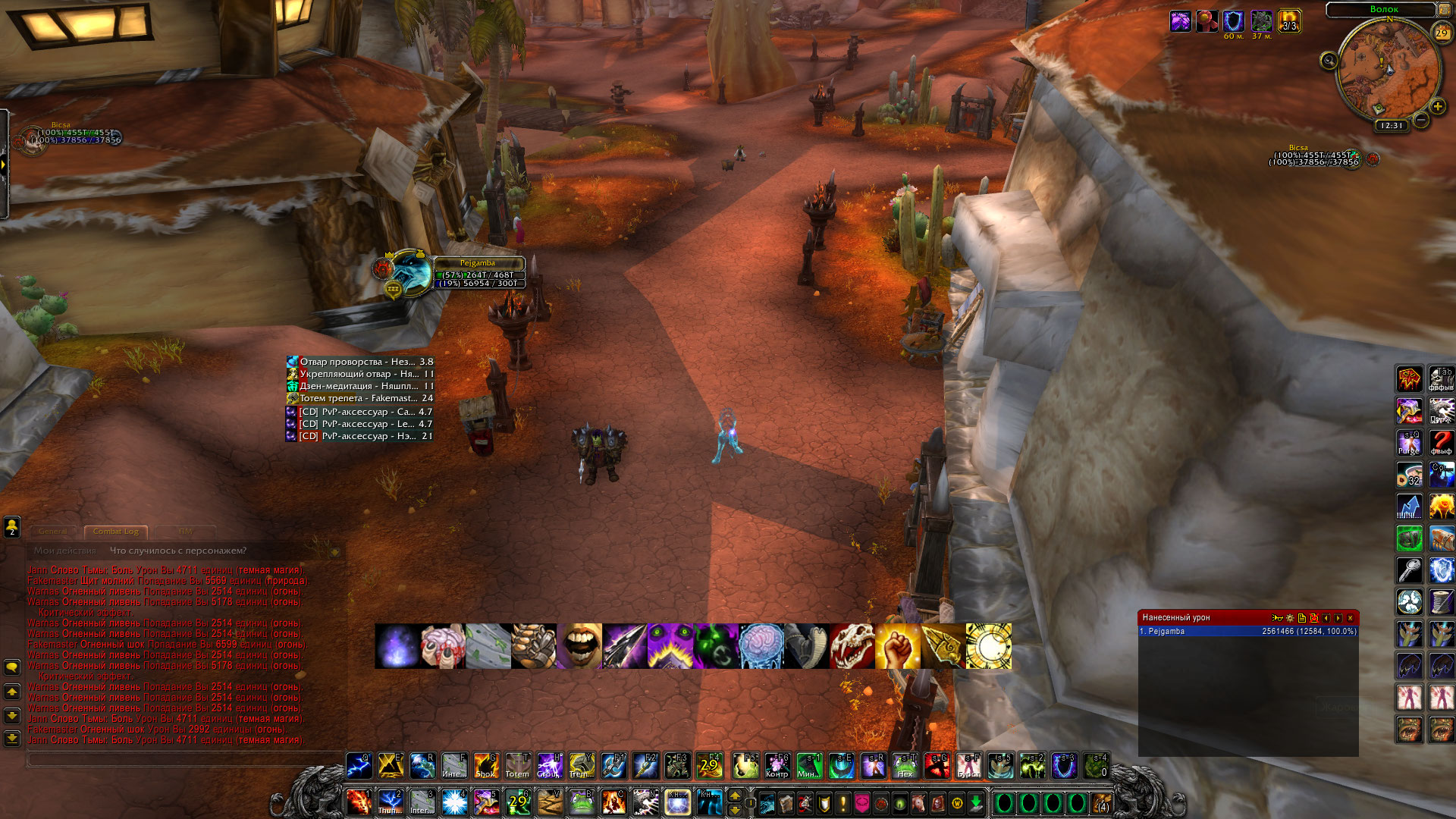Cast the Hex frog ability
The width and height of the screenshot is (1456, 819).
(905, 766)
